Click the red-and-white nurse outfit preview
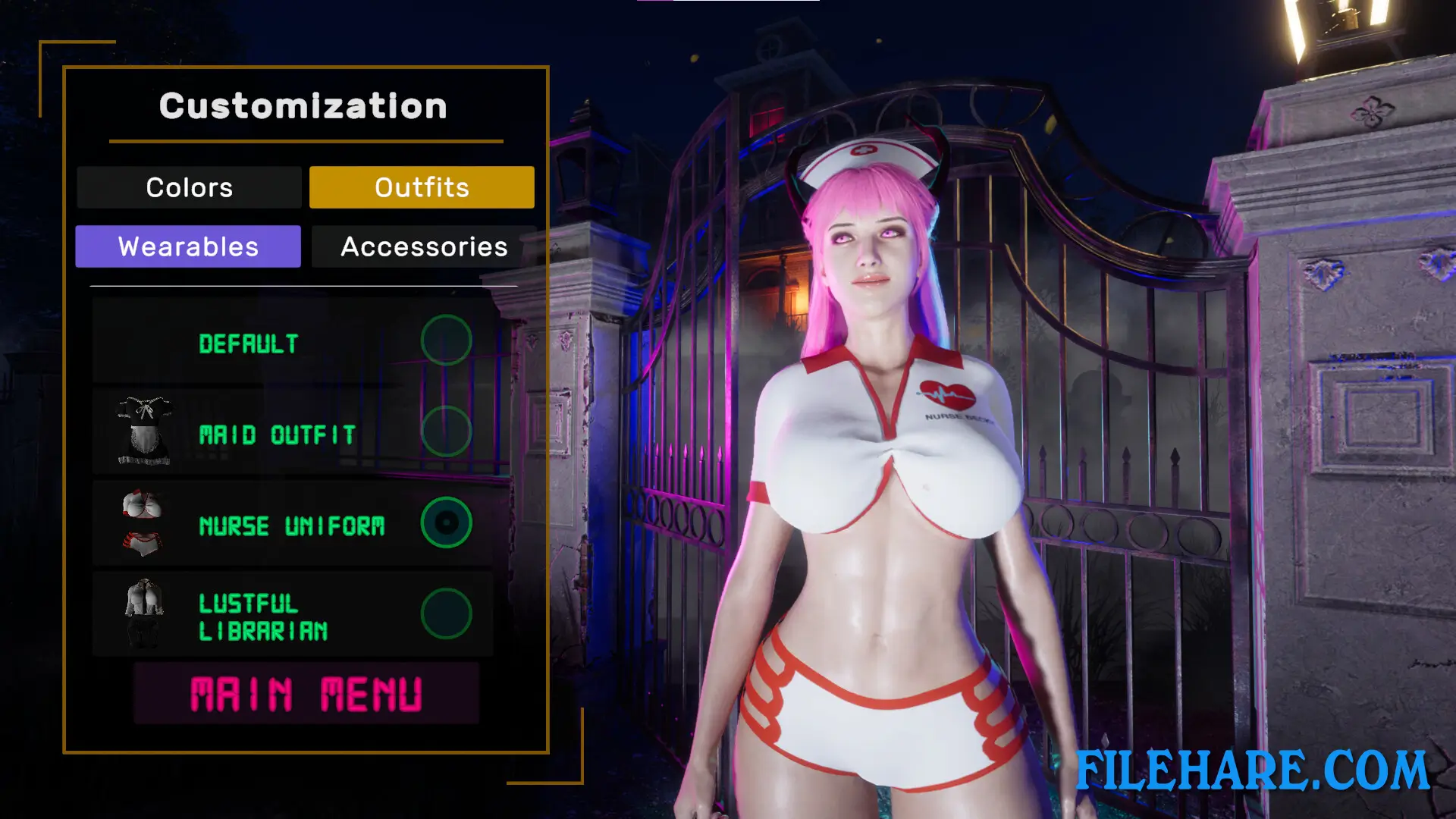1456x819 pixels. [x=143, y=519]
